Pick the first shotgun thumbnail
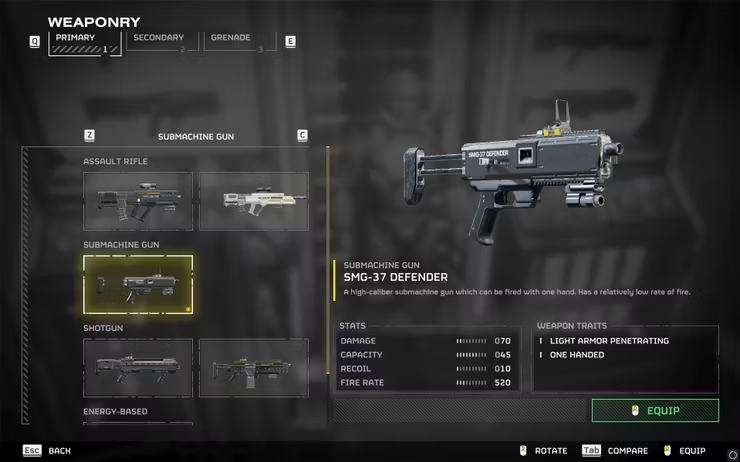 click(138, 368)
